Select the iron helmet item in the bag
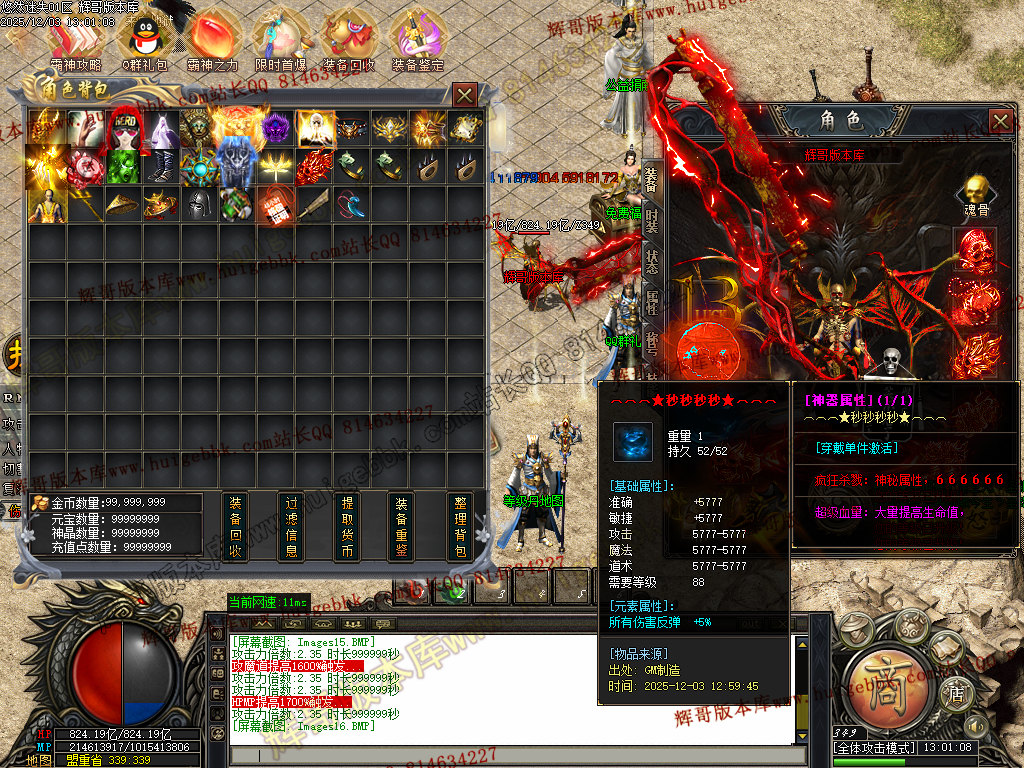Viewport: 1024px width, 768px height. point(199,204)
